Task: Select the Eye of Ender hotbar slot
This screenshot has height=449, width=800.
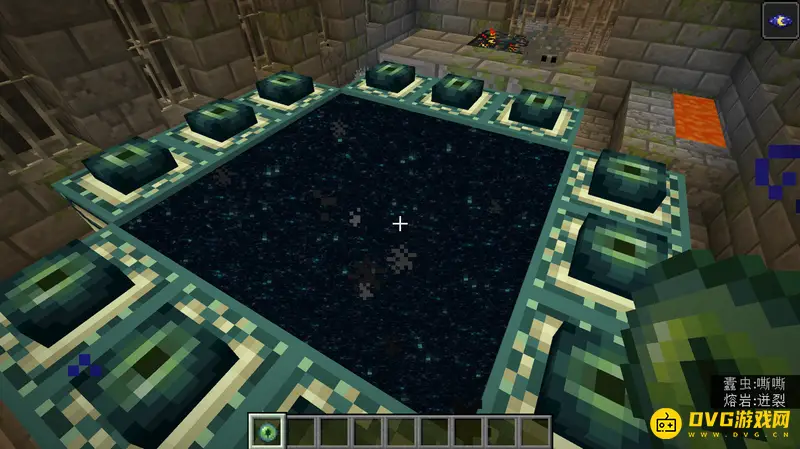Action: pos(267,433)
